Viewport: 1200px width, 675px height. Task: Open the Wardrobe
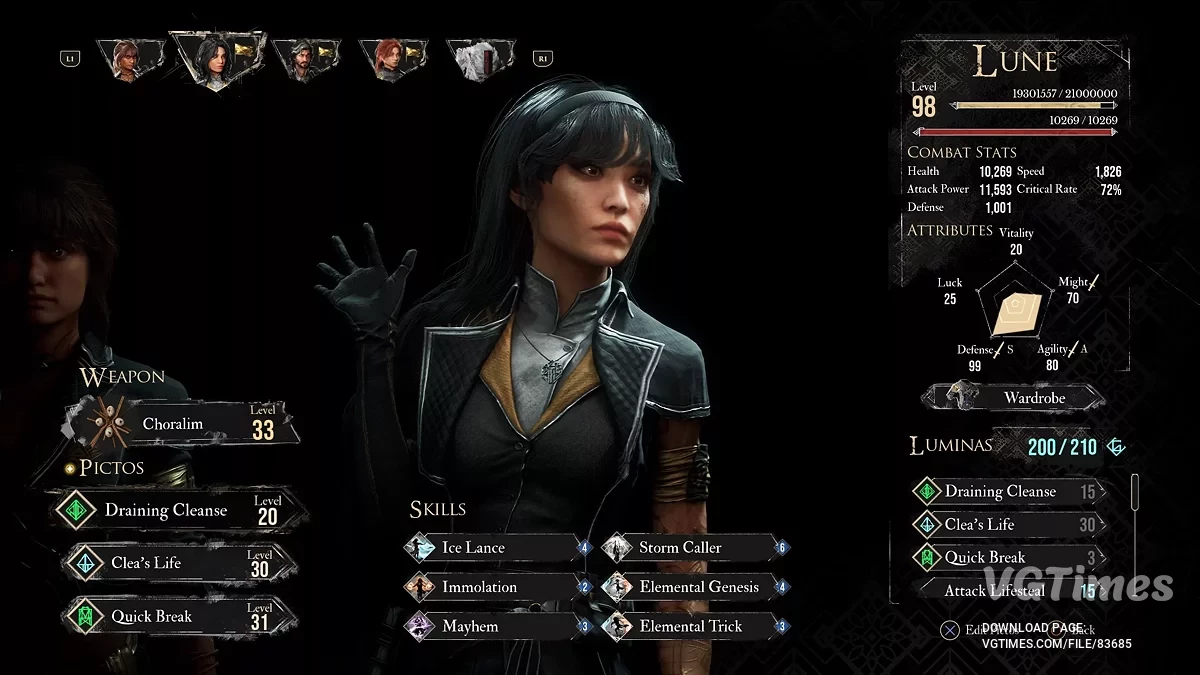click(1013, 398)
